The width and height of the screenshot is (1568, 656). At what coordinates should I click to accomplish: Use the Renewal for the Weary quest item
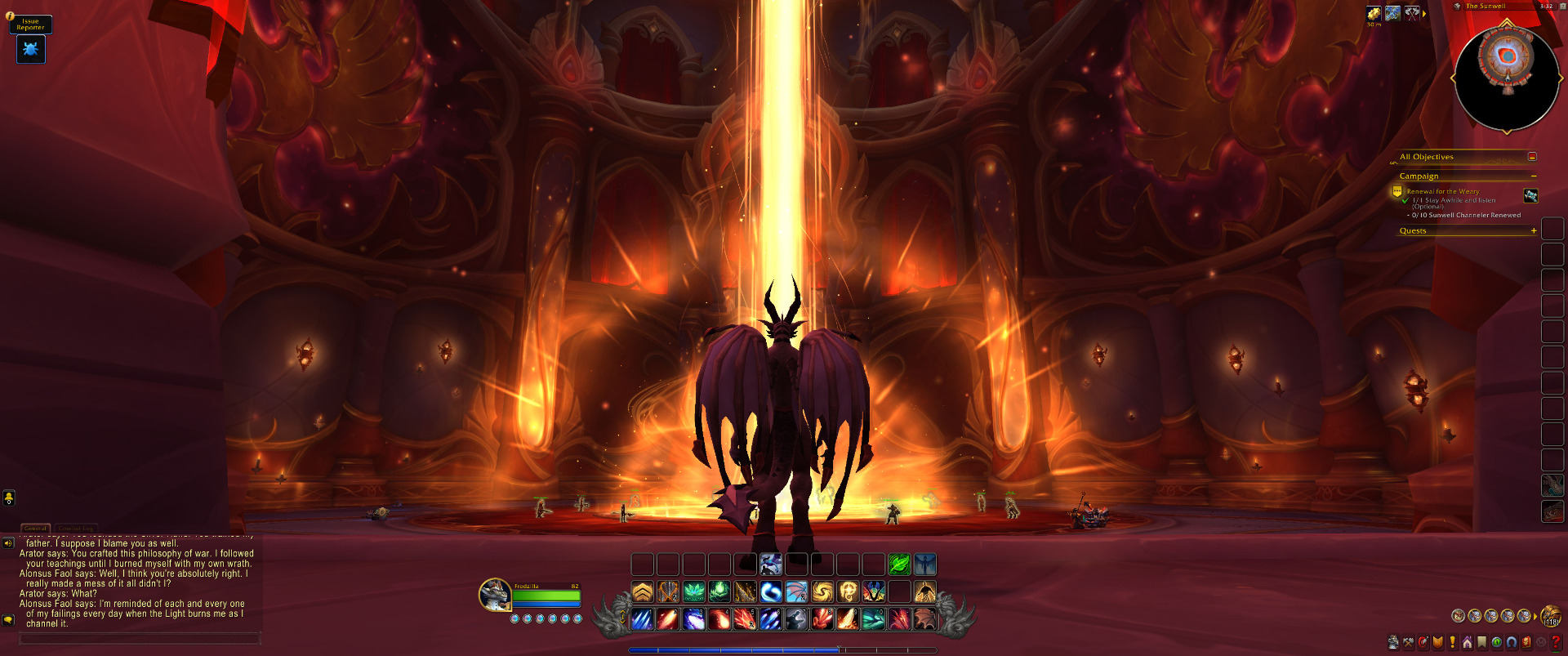[x=1530, y=196]
